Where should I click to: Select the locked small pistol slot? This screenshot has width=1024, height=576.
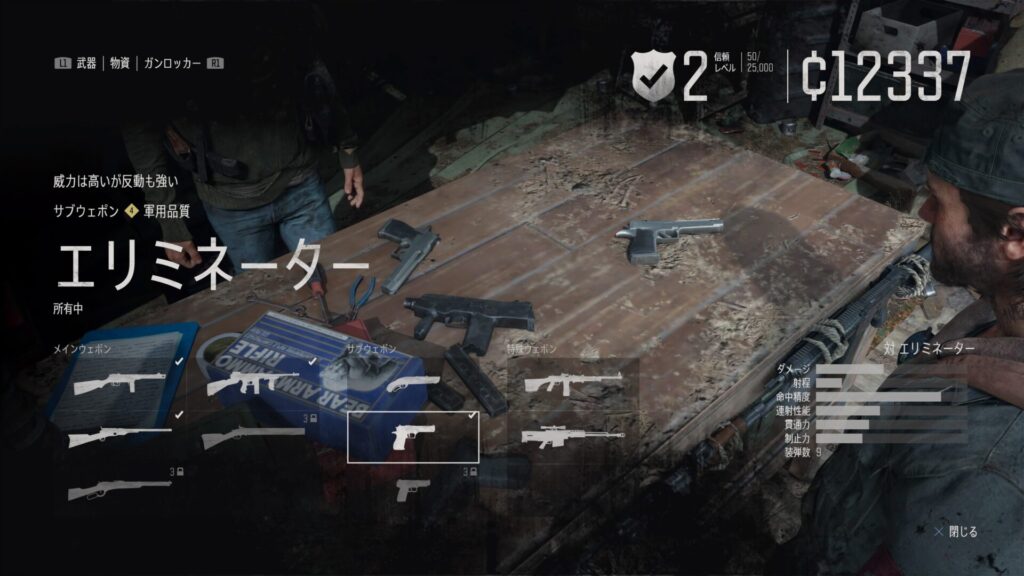tap(412, 489)
